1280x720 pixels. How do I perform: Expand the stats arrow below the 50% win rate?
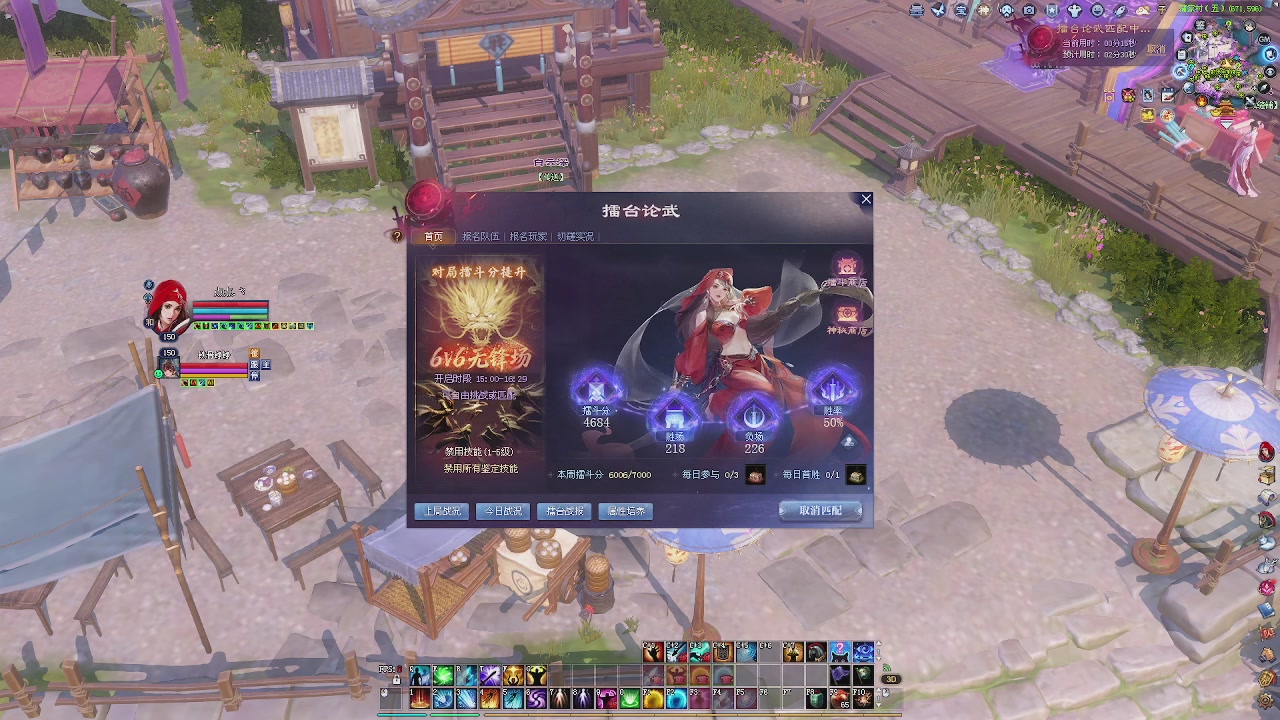(x=848, y=441)
